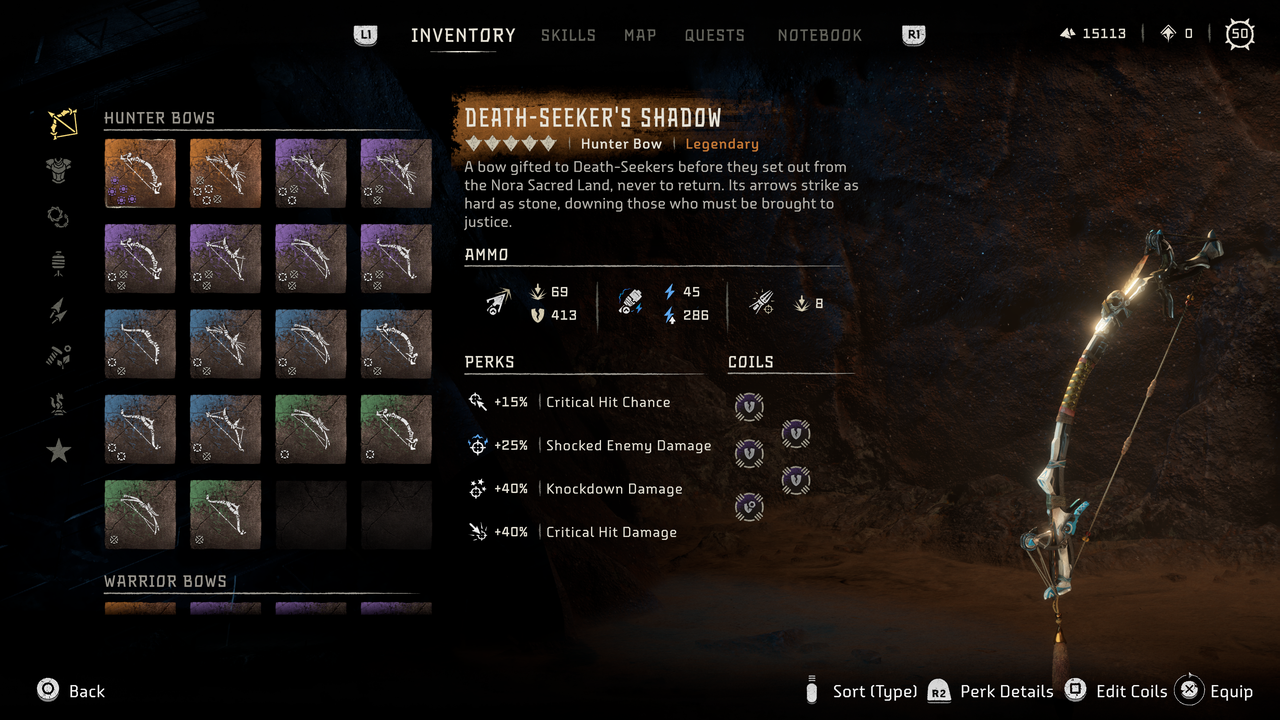
Task: Select the first bow thumbnail in Hunter Bows
Action: pyautogui.click(x=139, y=172)
